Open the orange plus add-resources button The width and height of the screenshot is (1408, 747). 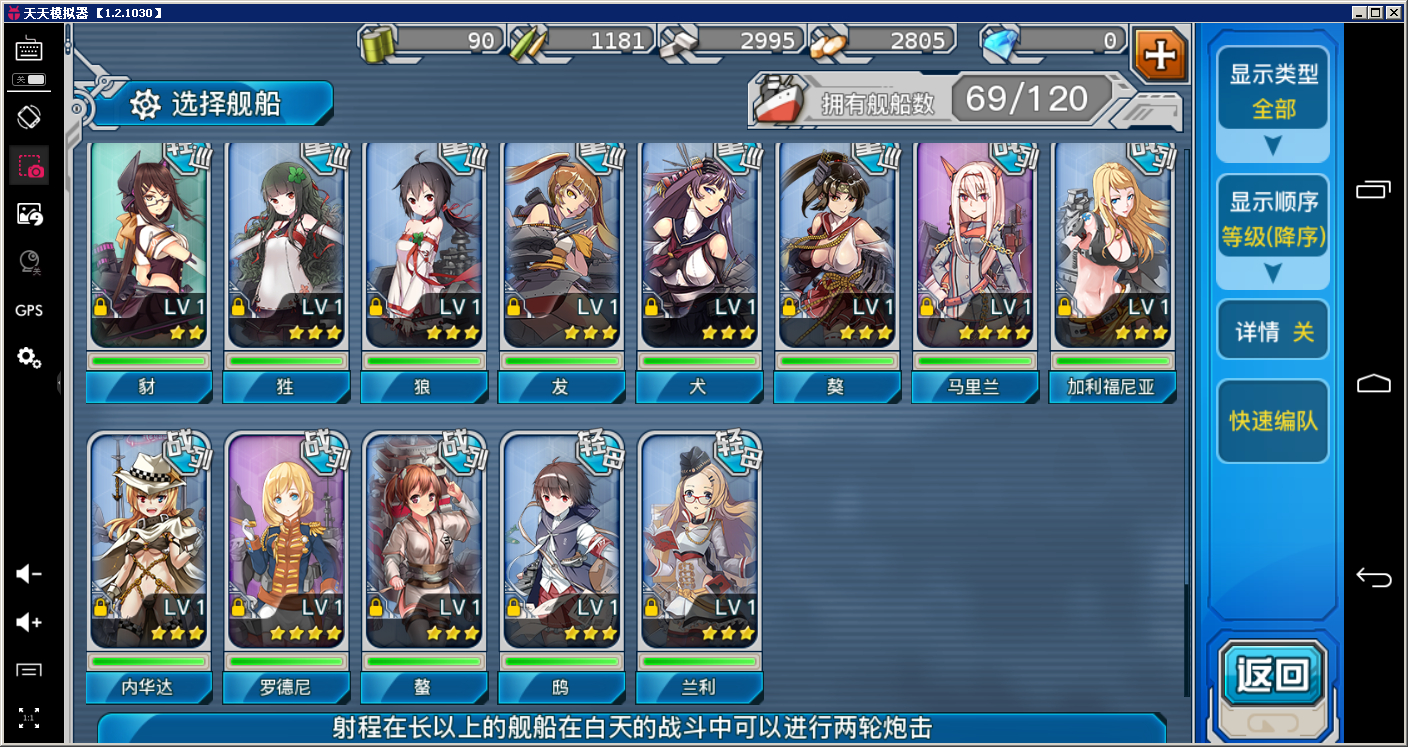point(1160,54)
